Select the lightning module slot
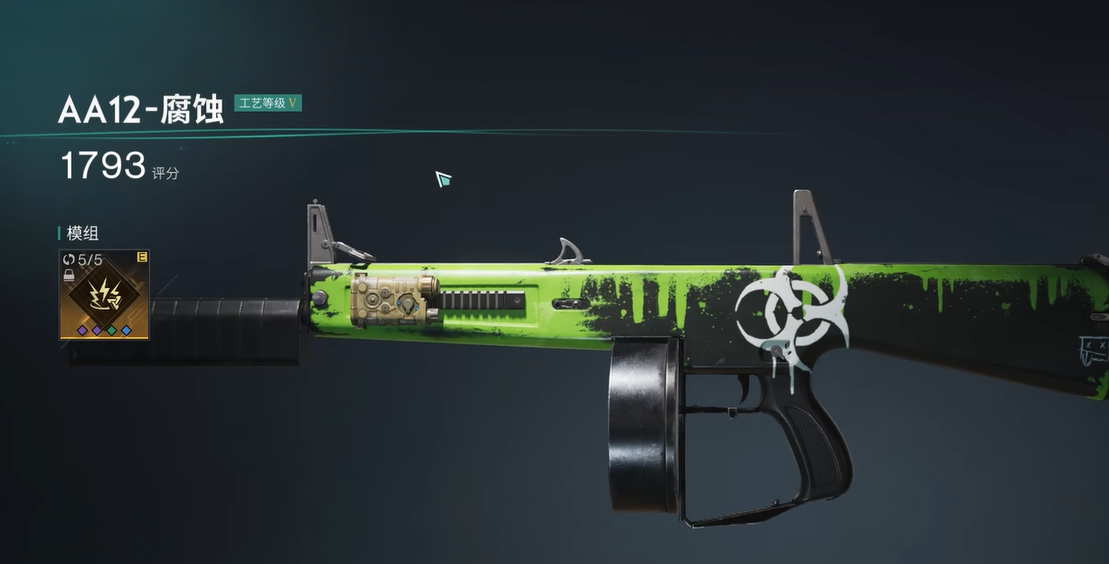 pyautogui.click(x=104, y=295)
